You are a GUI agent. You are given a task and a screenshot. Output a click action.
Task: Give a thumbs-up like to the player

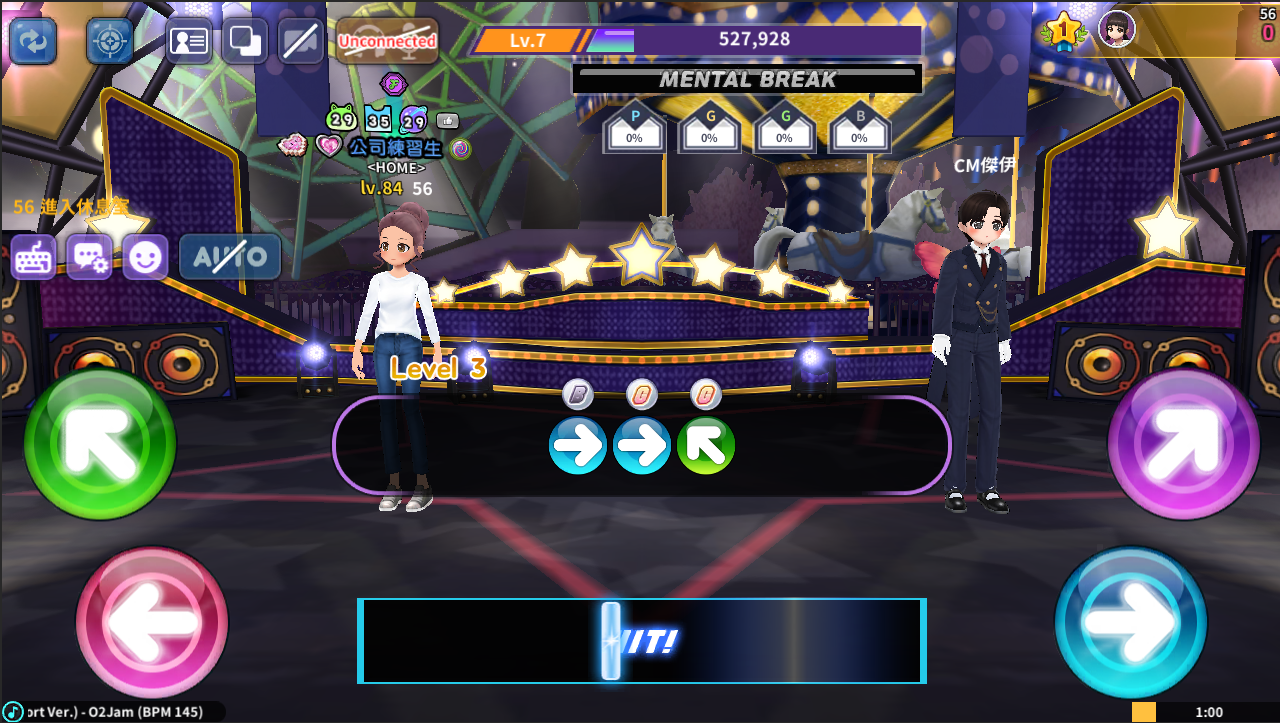(447, 121)
